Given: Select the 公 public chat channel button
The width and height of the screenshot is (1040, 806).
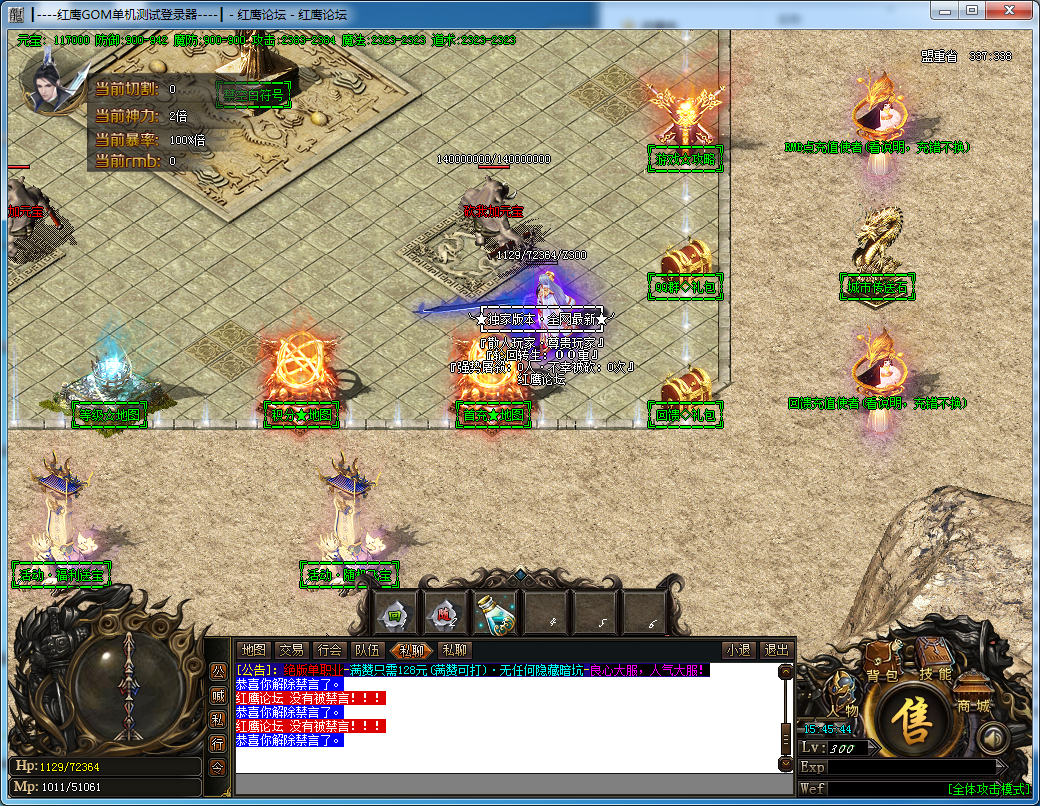Looking at the screenshot, I should click(x=217, y=671).
